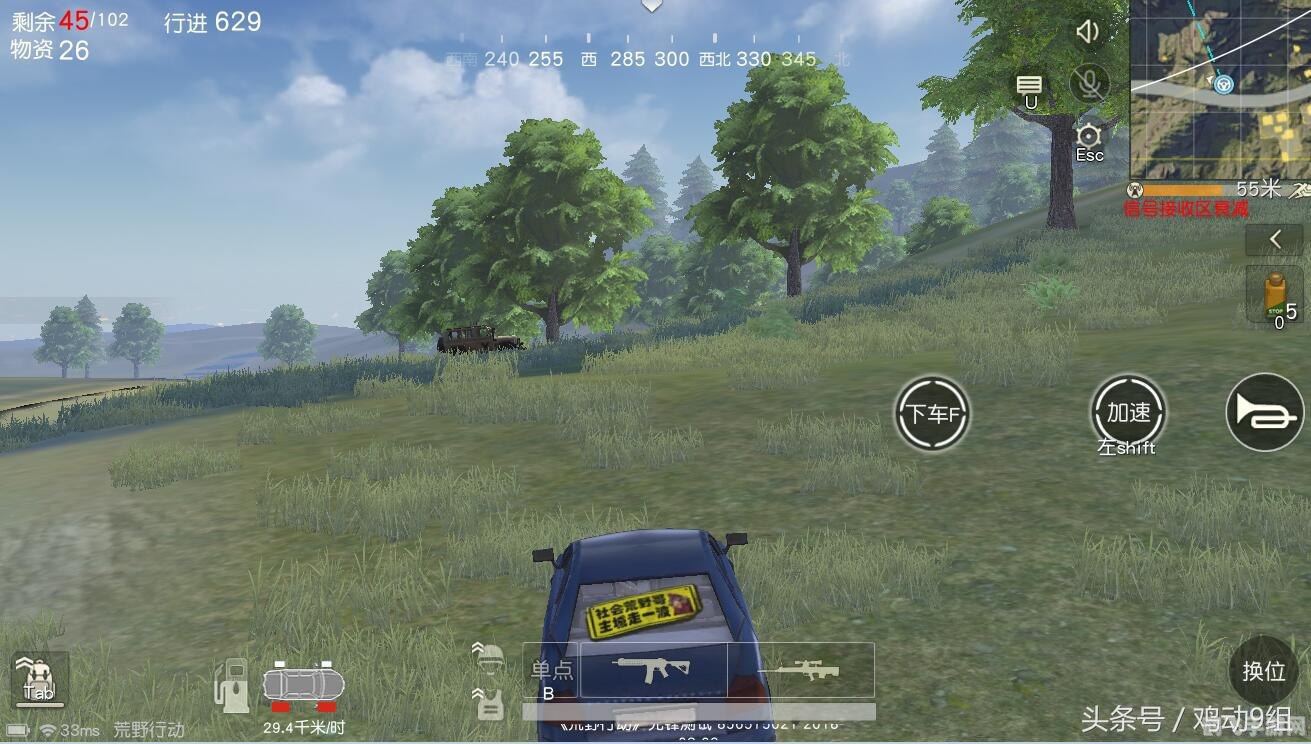Toggle the 单点 fire mode button
Screen dimensions: 1311x744
550,670
